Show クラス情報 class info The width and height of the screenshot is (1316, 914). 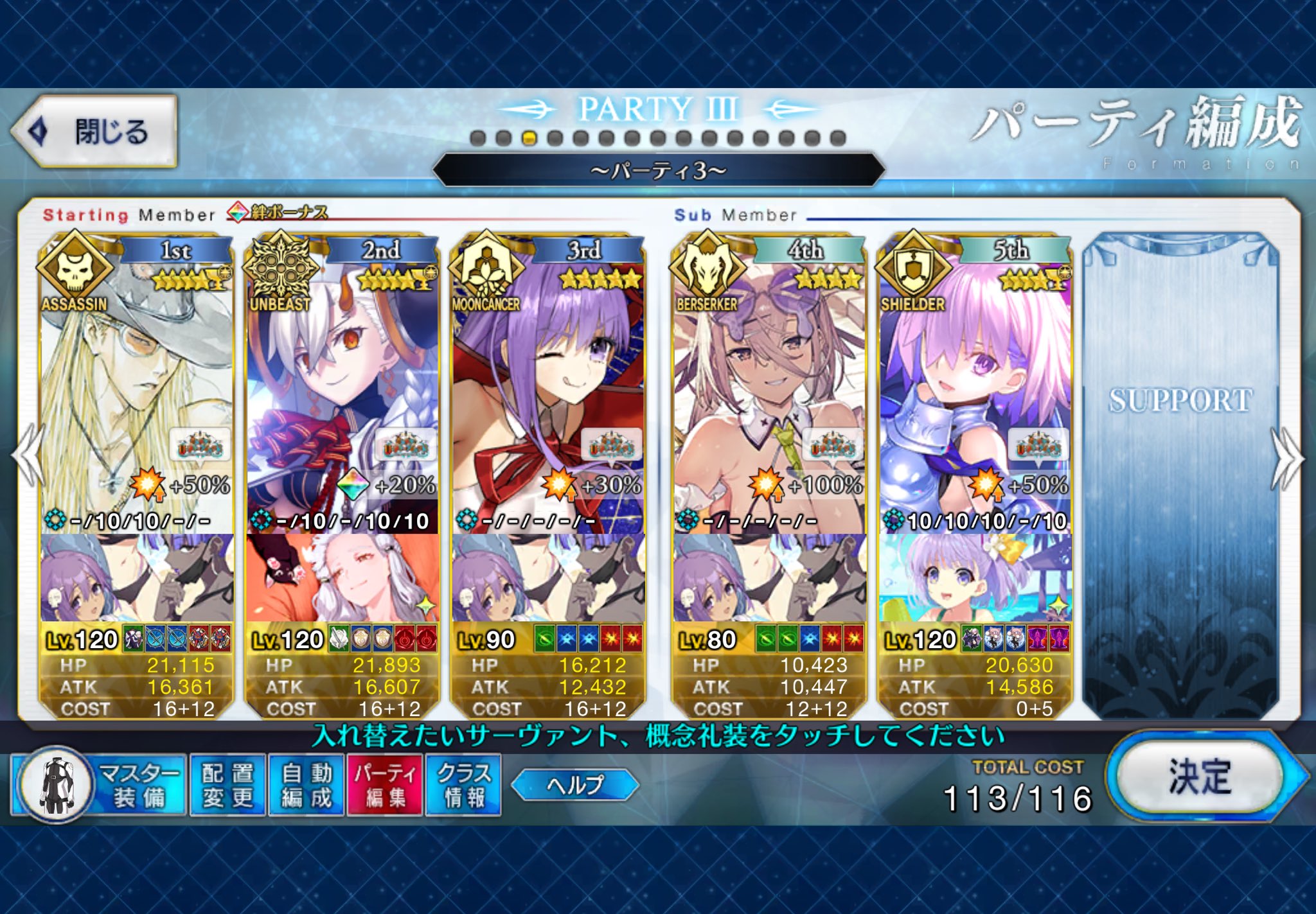(x=463, y=785)
